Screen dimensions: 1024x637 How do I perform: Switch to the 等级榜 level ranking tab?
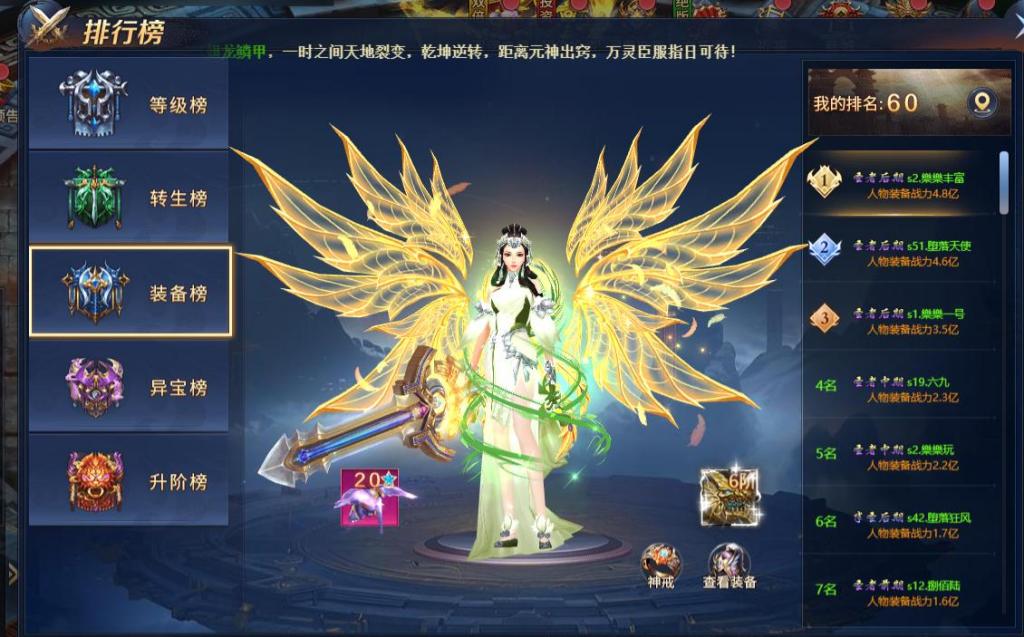[130, 104]
